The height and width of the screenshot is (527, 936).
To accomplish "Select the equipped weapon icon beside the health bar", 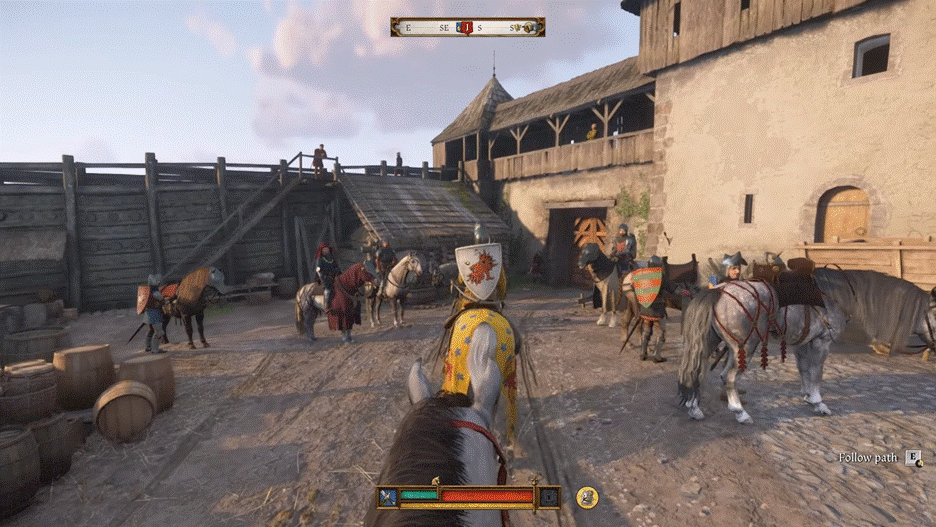I will point(388,497).
